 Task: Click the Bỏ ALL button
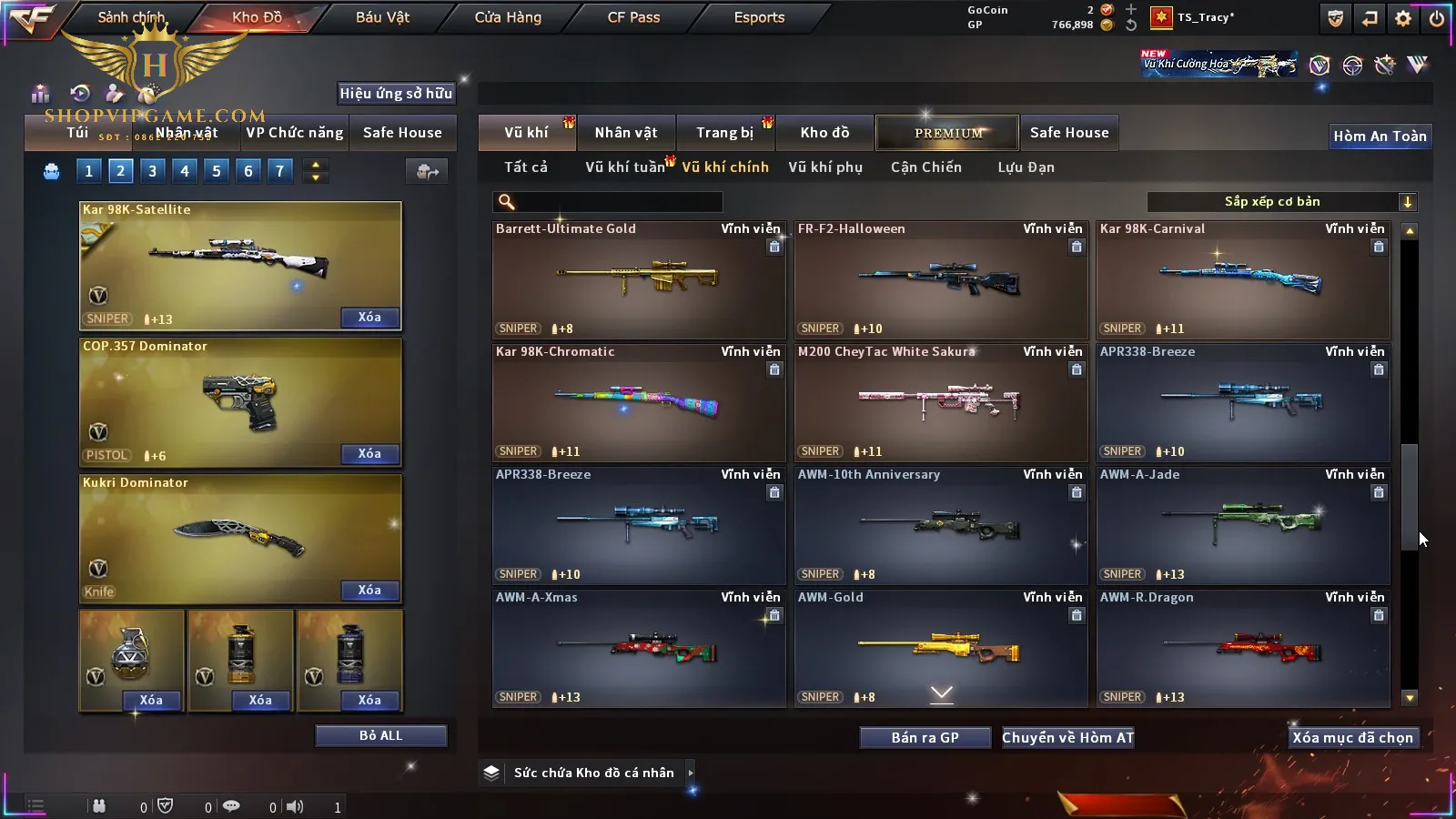[x=380, y=735]
